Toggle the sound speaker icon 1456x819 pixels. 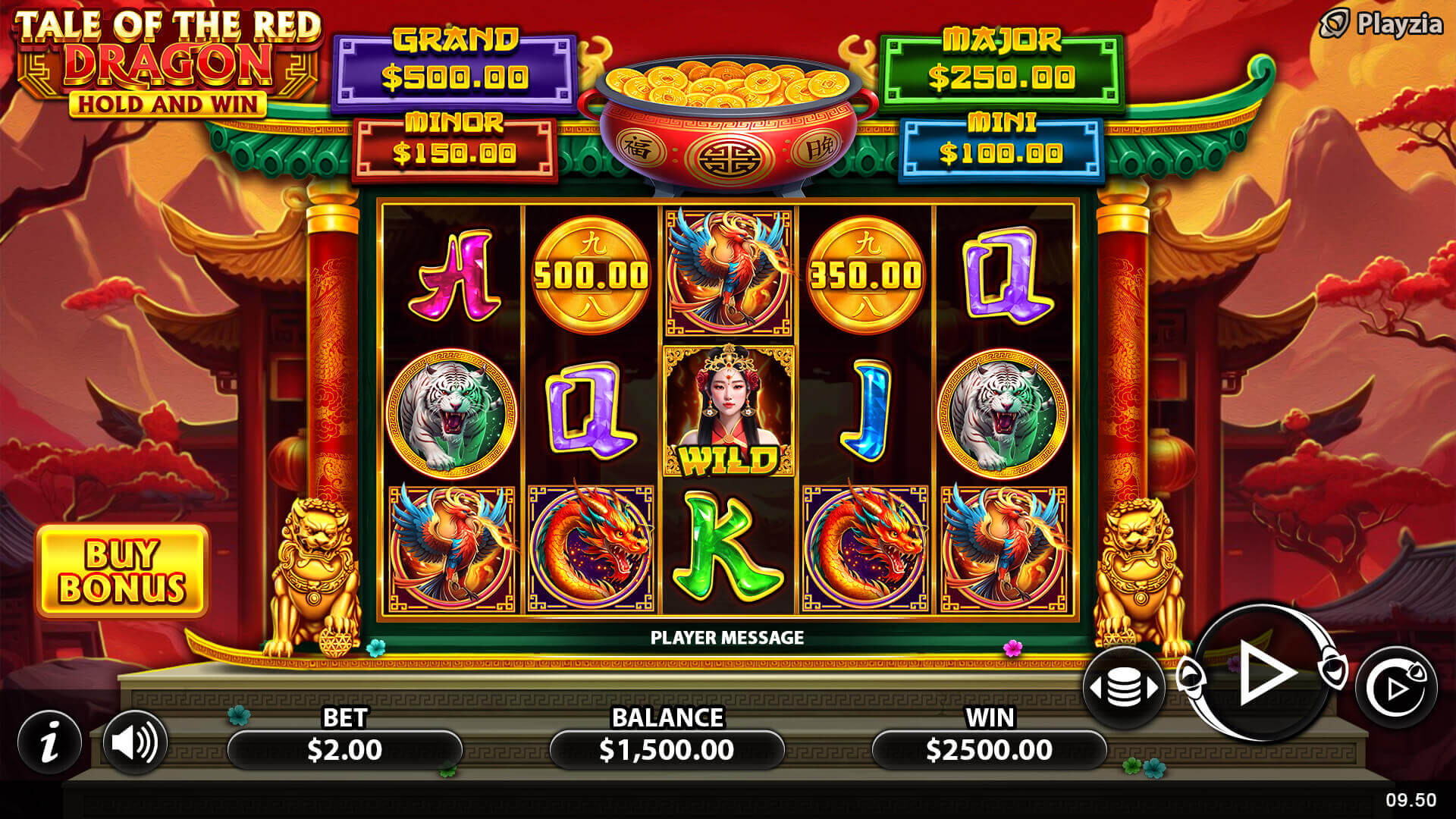134,742
